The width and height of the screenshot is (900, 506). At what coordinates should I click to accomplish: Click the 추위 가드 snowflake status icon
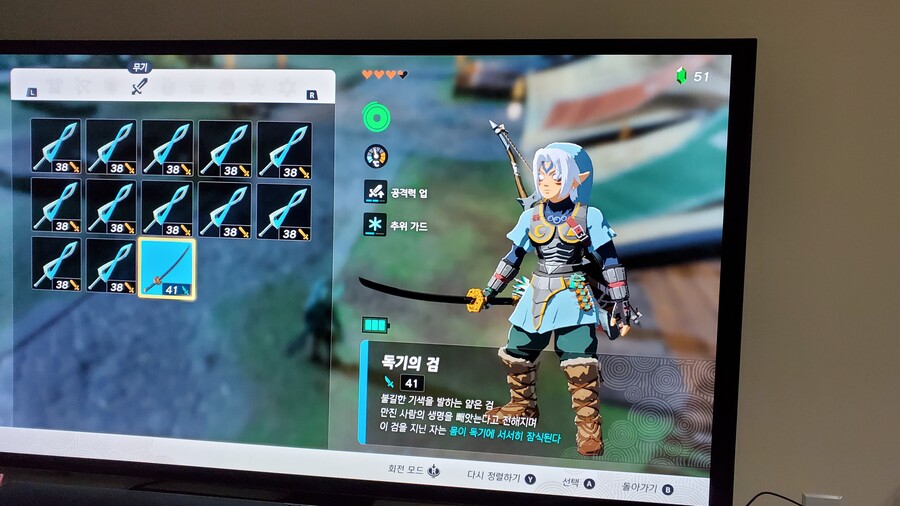[376, 225]
